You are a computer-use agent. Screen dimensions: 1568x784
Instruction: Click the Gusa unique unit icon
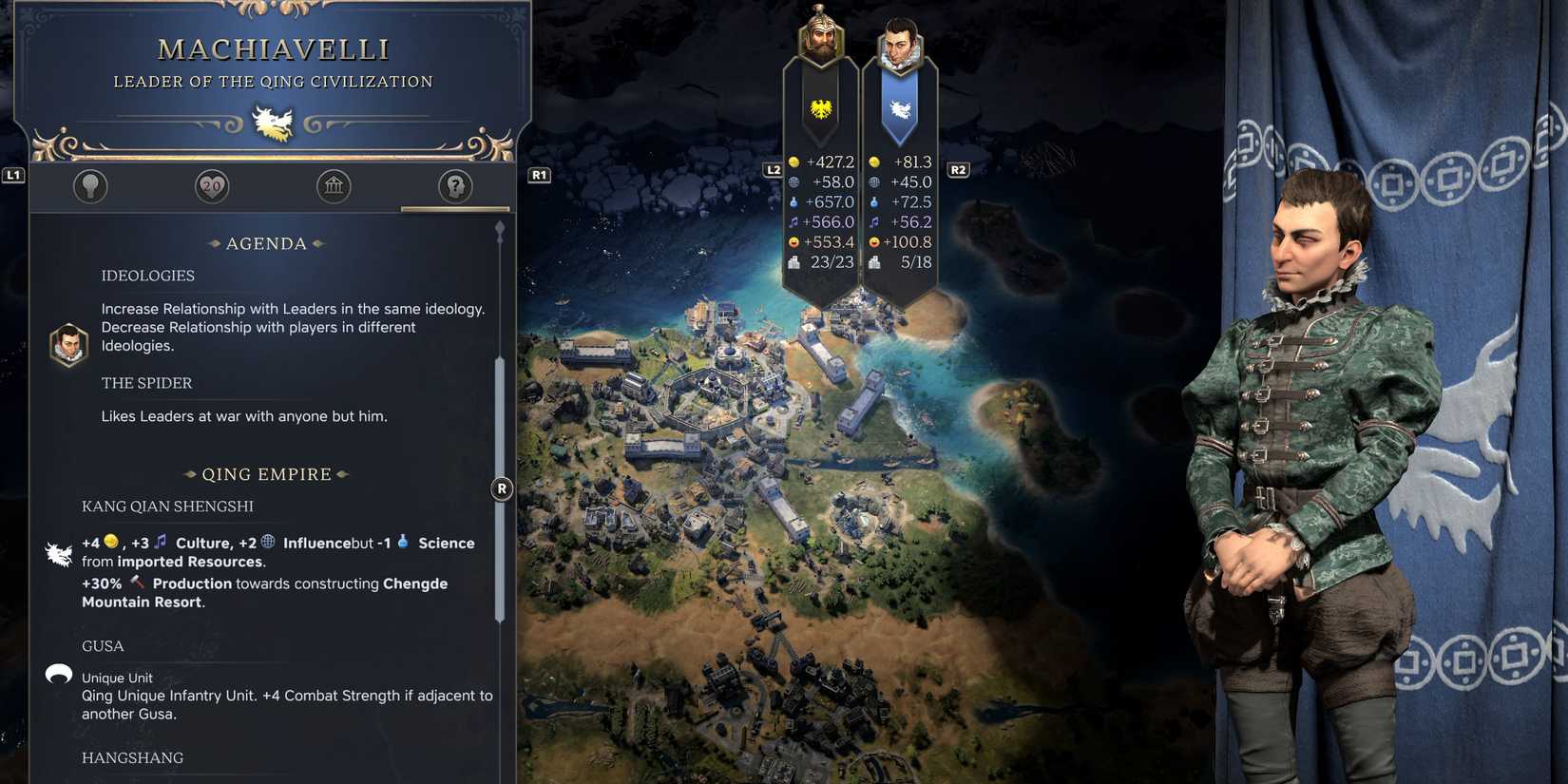tap(59, 675)
